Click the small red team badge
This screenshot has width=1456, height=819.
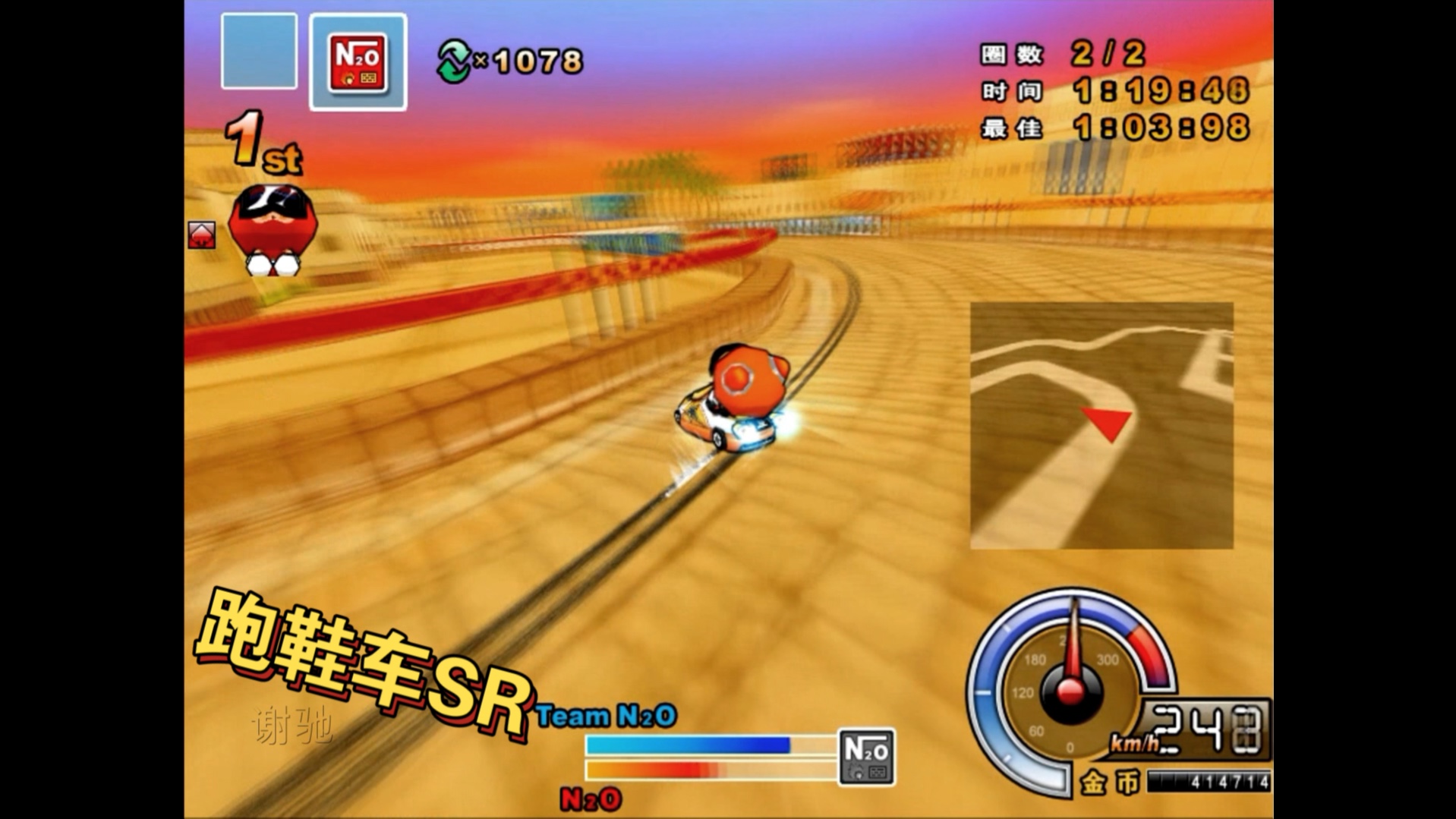(x=201, y=235)
